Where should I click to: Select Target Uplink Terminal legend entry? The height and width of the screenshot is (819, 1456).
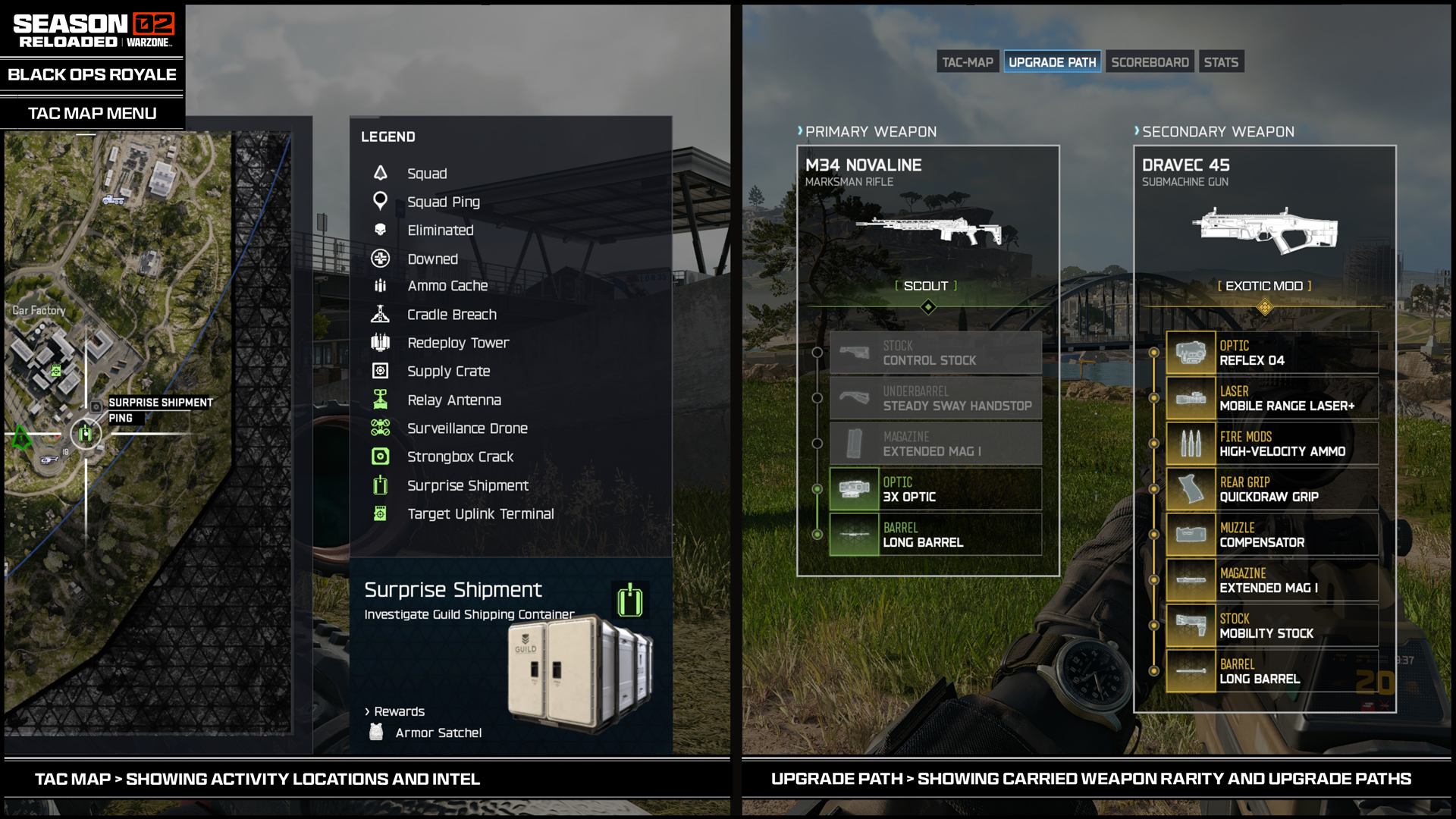point(480,513)
